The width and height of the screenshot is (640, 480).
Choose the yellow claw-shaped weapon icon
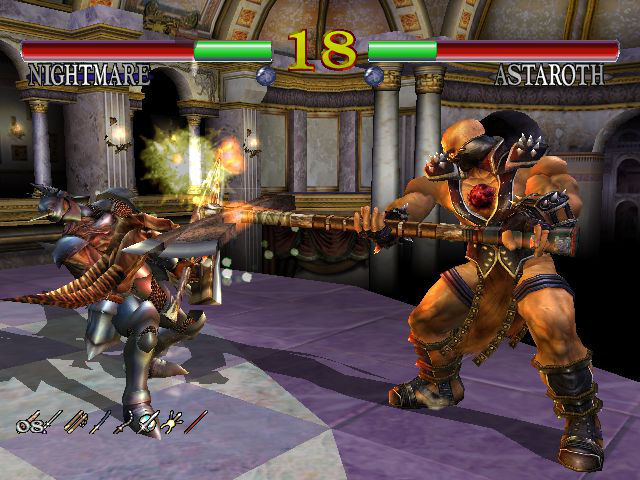pos(172,424)
